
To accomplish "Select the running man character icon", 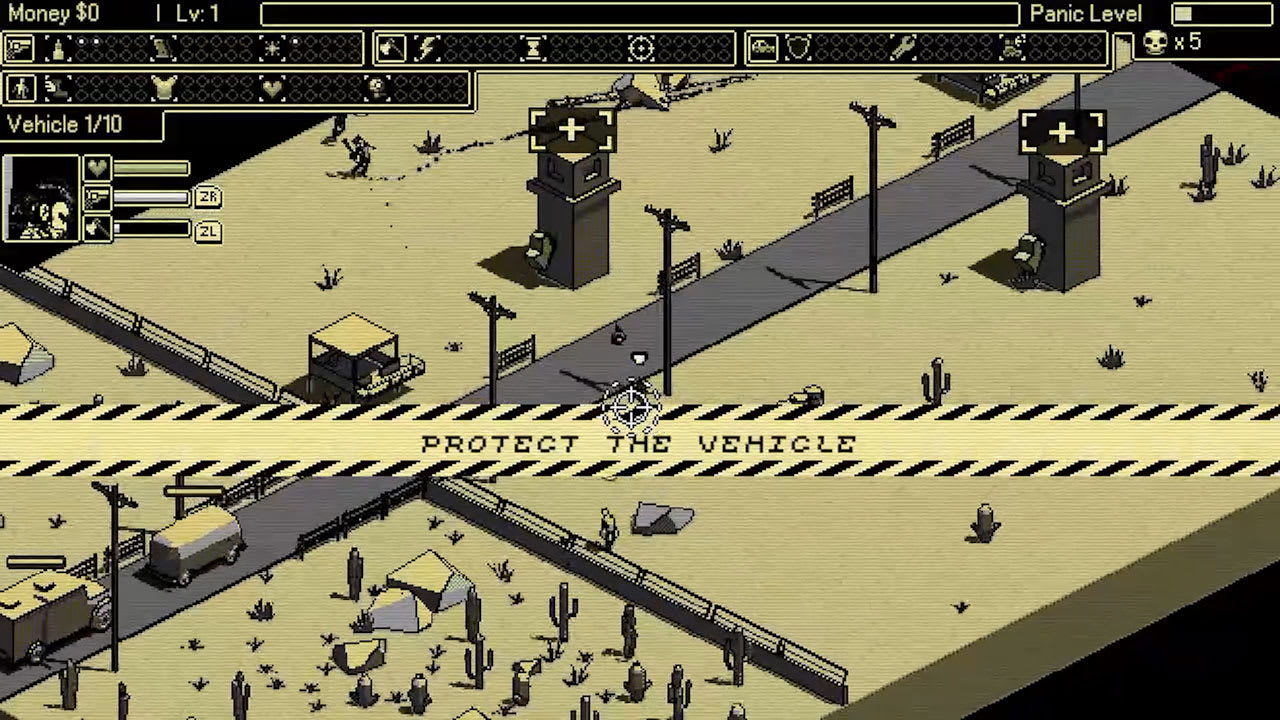I will (x=20, y=88).
